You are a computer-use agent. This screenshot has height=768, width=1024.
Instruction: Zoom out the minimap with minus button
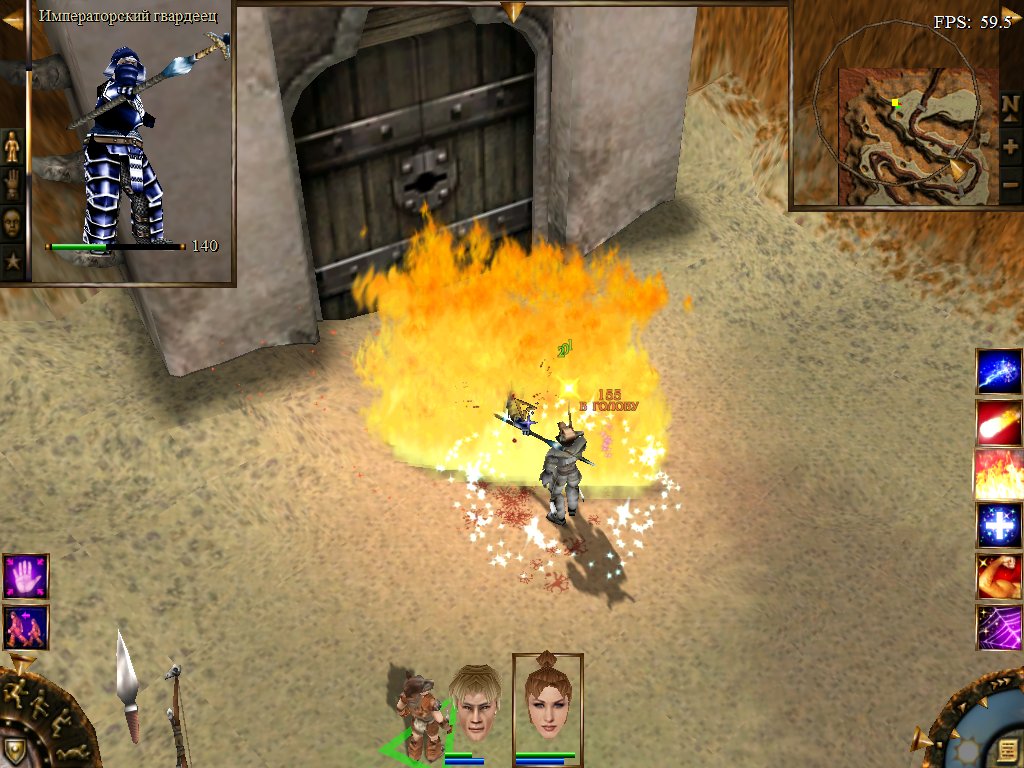[1010, 186]
